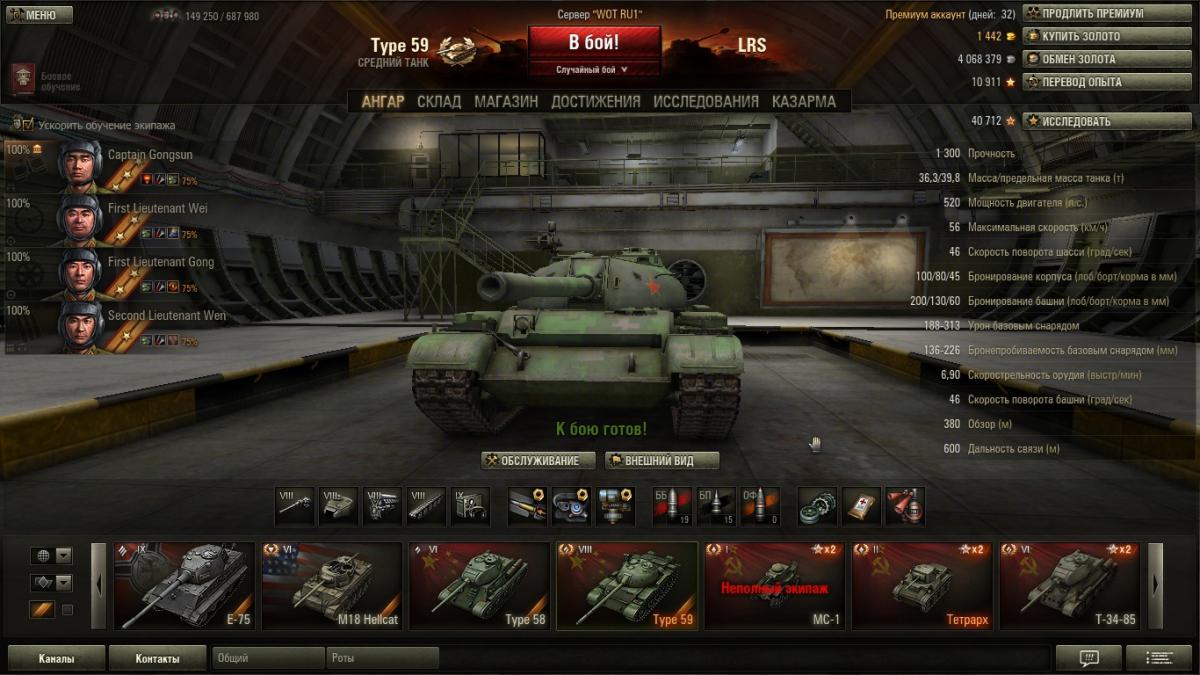This screenshot has height=675, width=1200.
Task: Open the Случайный бой battle type dropdown
Action: [593, 70]
